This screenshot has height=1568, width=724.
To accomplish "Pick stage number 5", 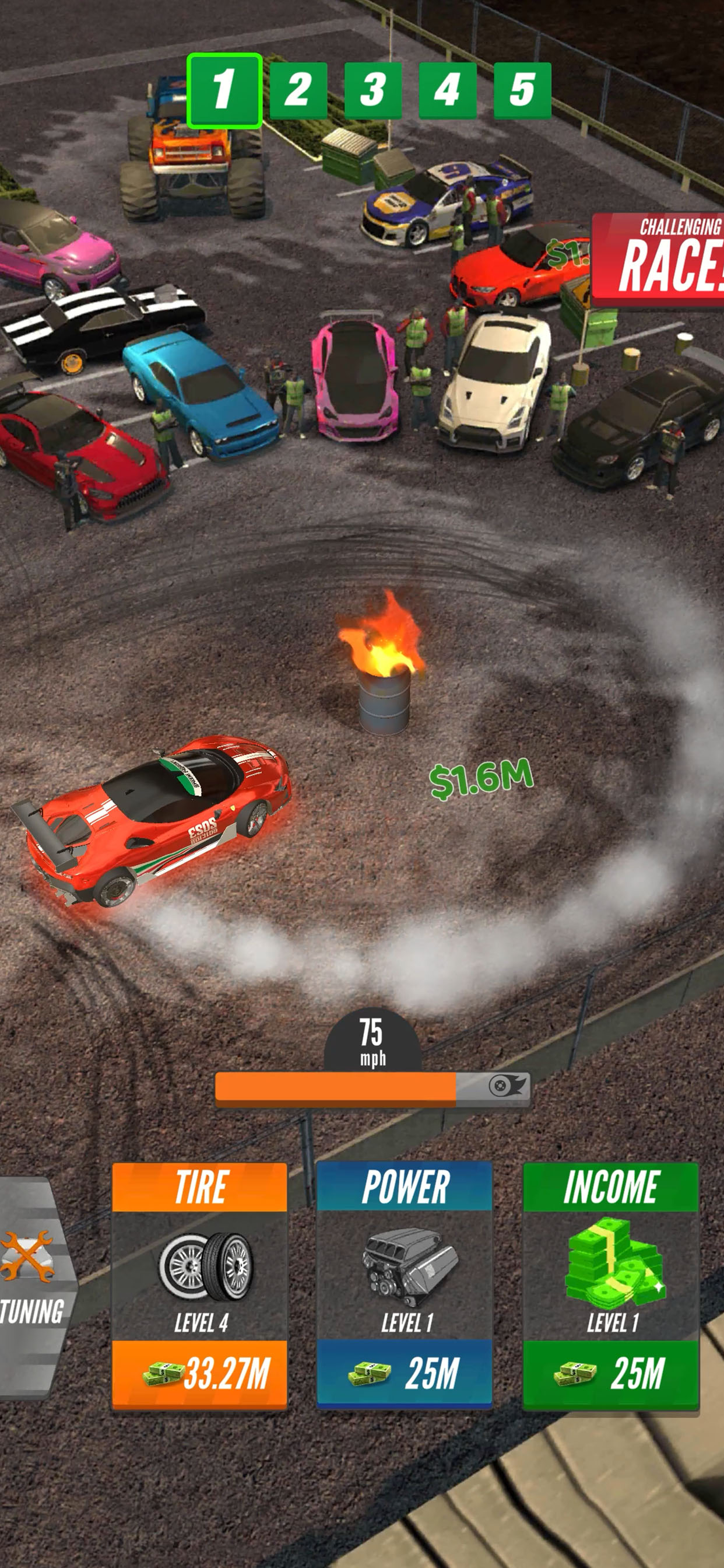I will [x=522, y=90].
